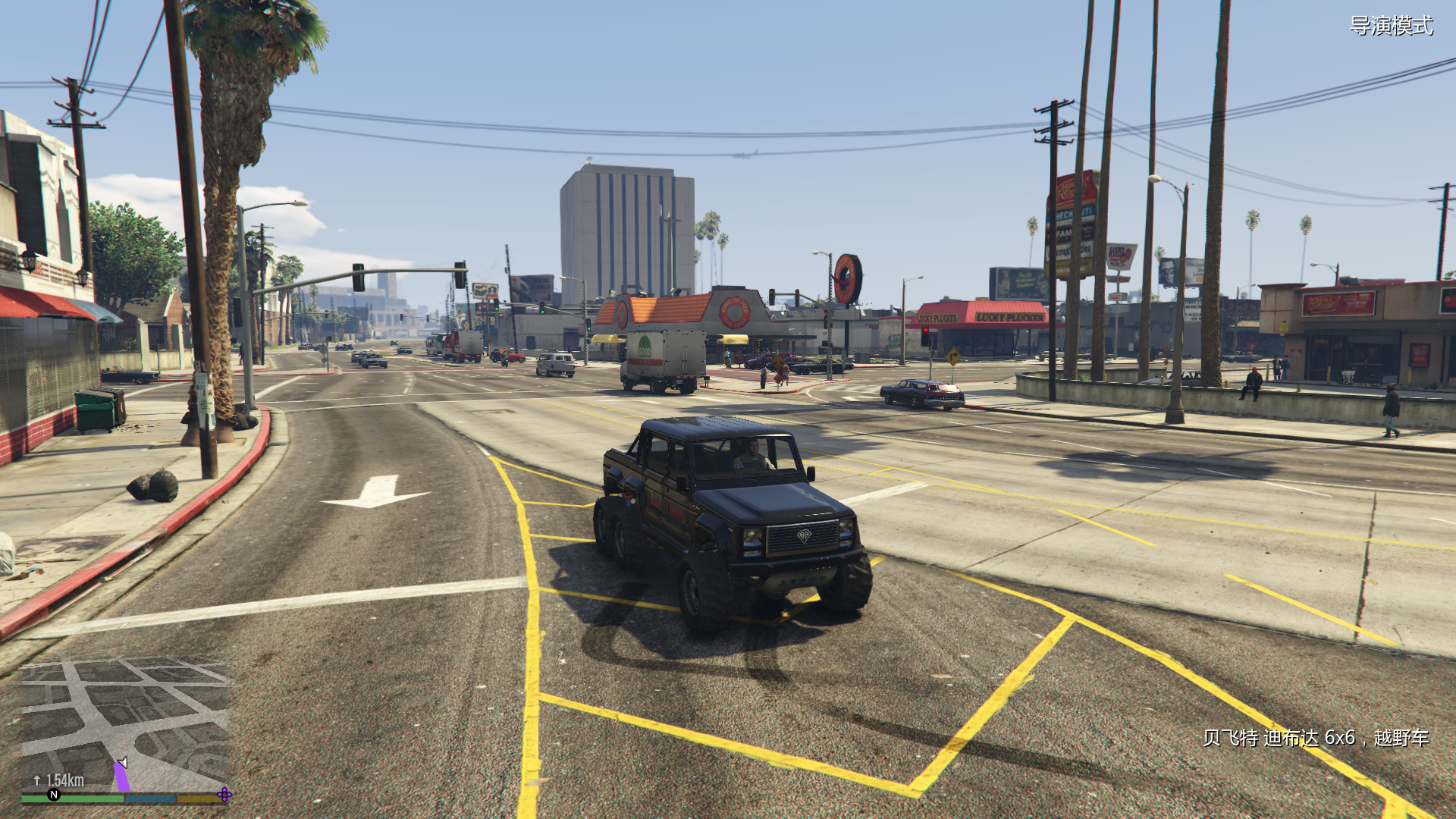This screenshot has width=1456, height=819.
Task: Click the up arrow next to the 1.54km scale
Action: coord(36,780)
